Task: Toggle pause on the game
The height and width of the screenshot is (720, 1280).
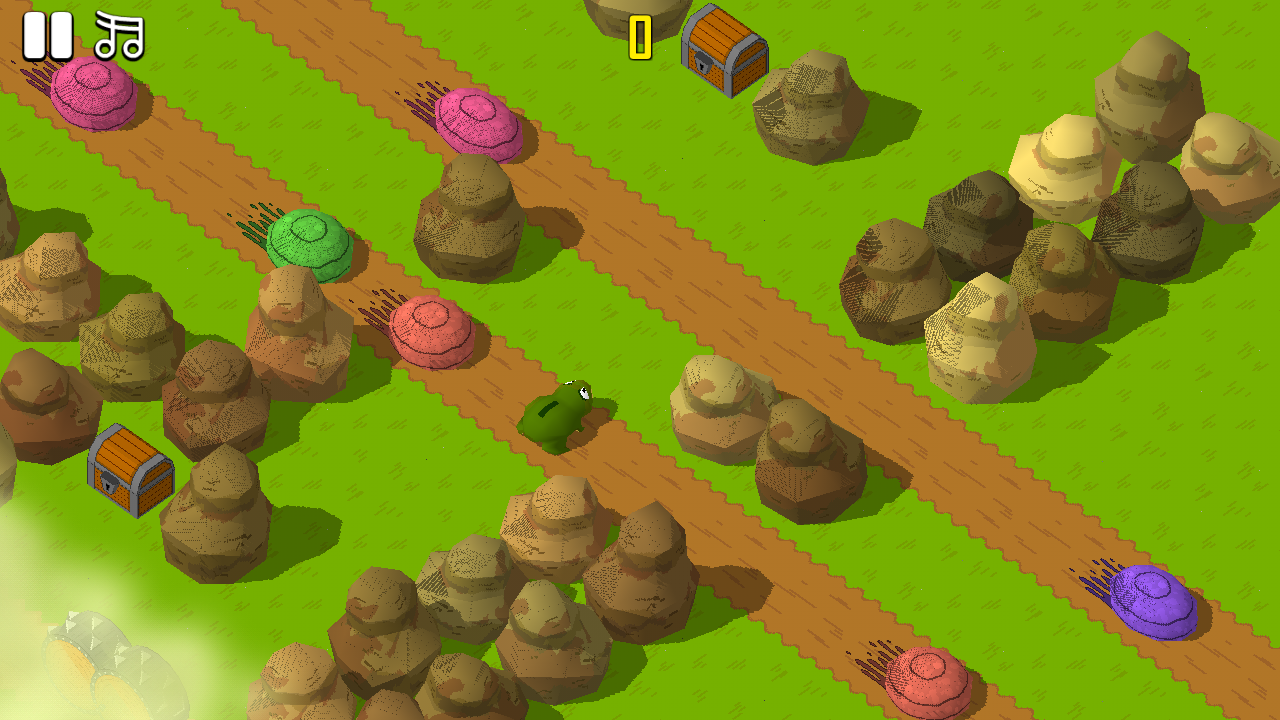Action: coord(47,35)
